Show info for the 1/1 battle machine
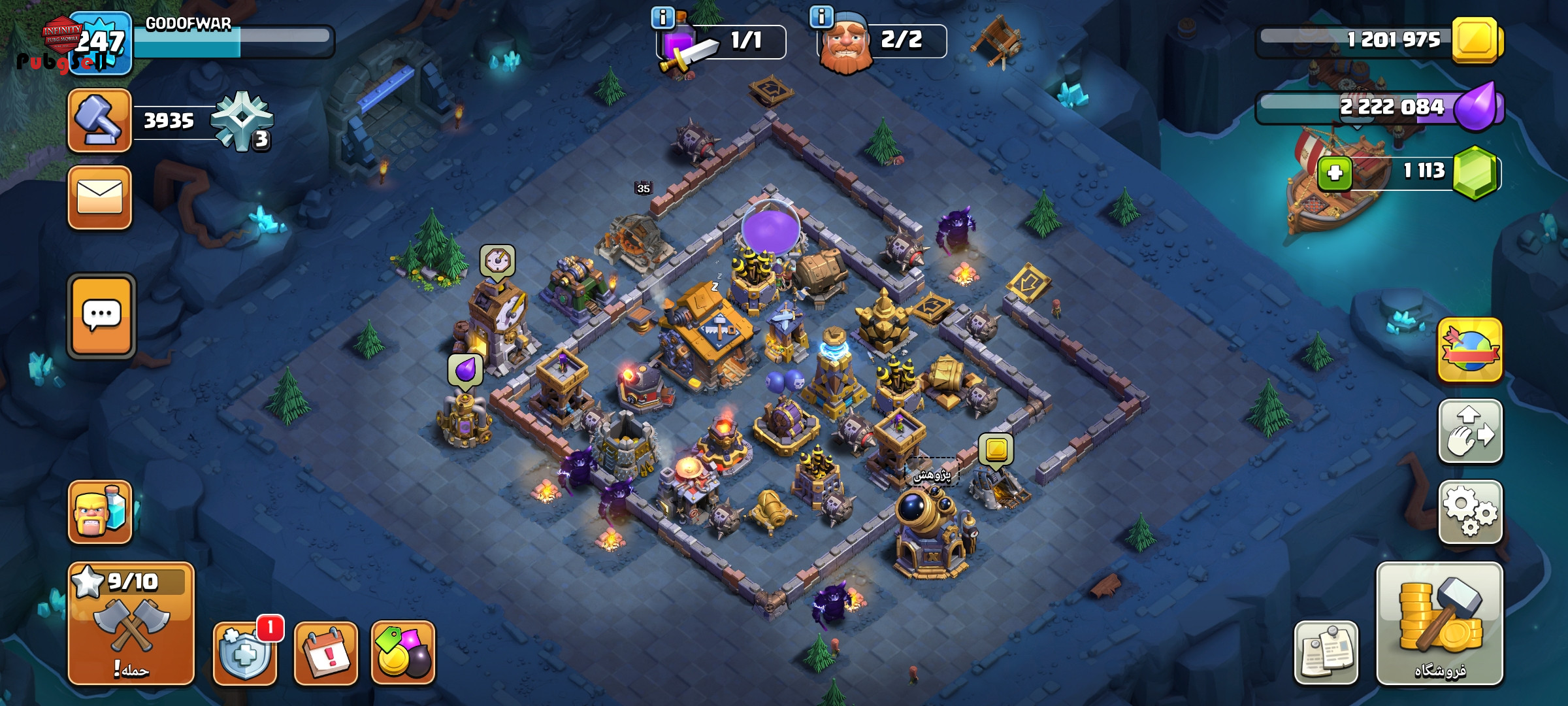The width and height of the screenshot is (1568, 706). point(662,18)
